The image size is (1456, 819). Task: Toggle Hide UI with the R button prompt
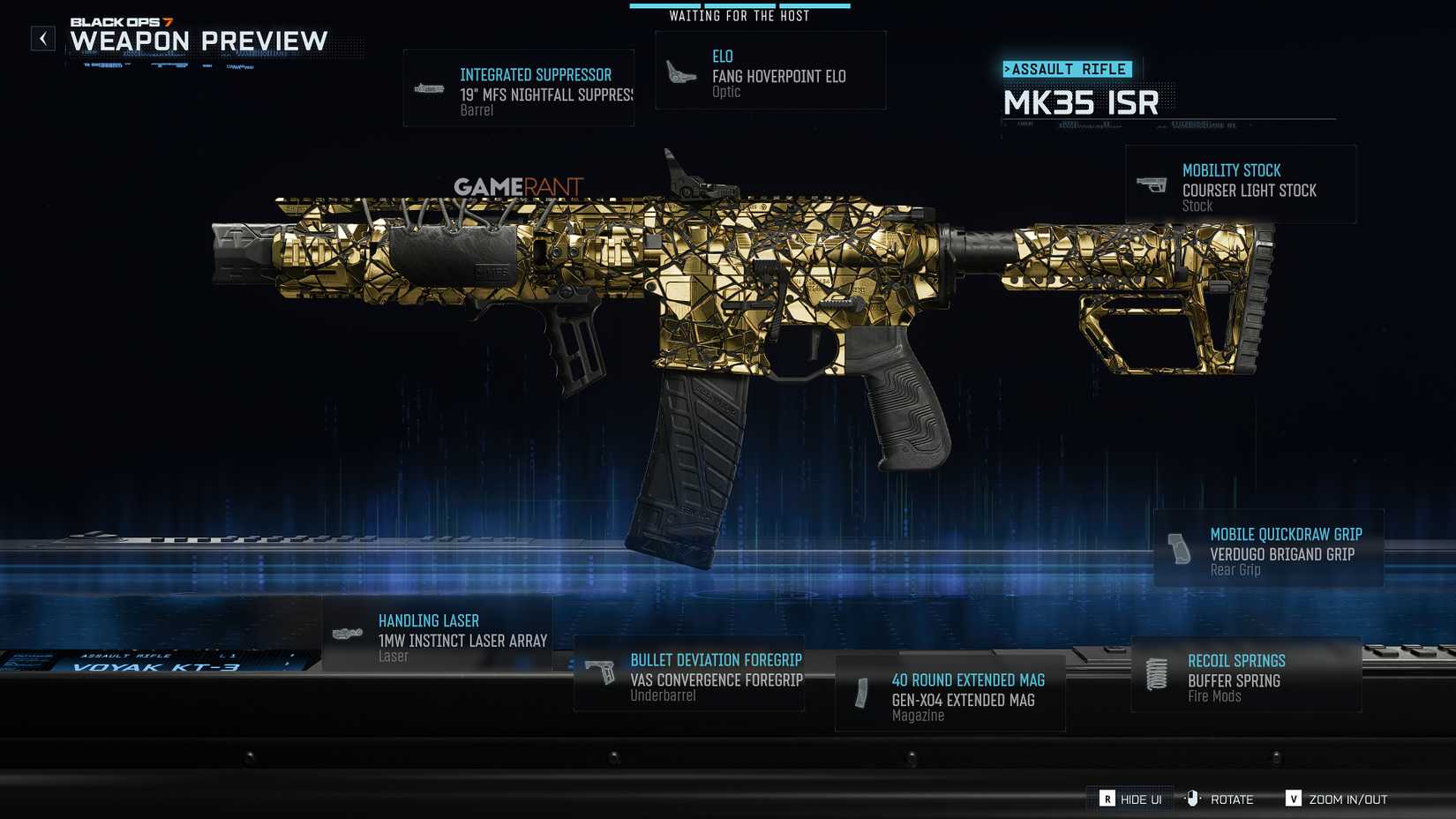[1107, 799]
